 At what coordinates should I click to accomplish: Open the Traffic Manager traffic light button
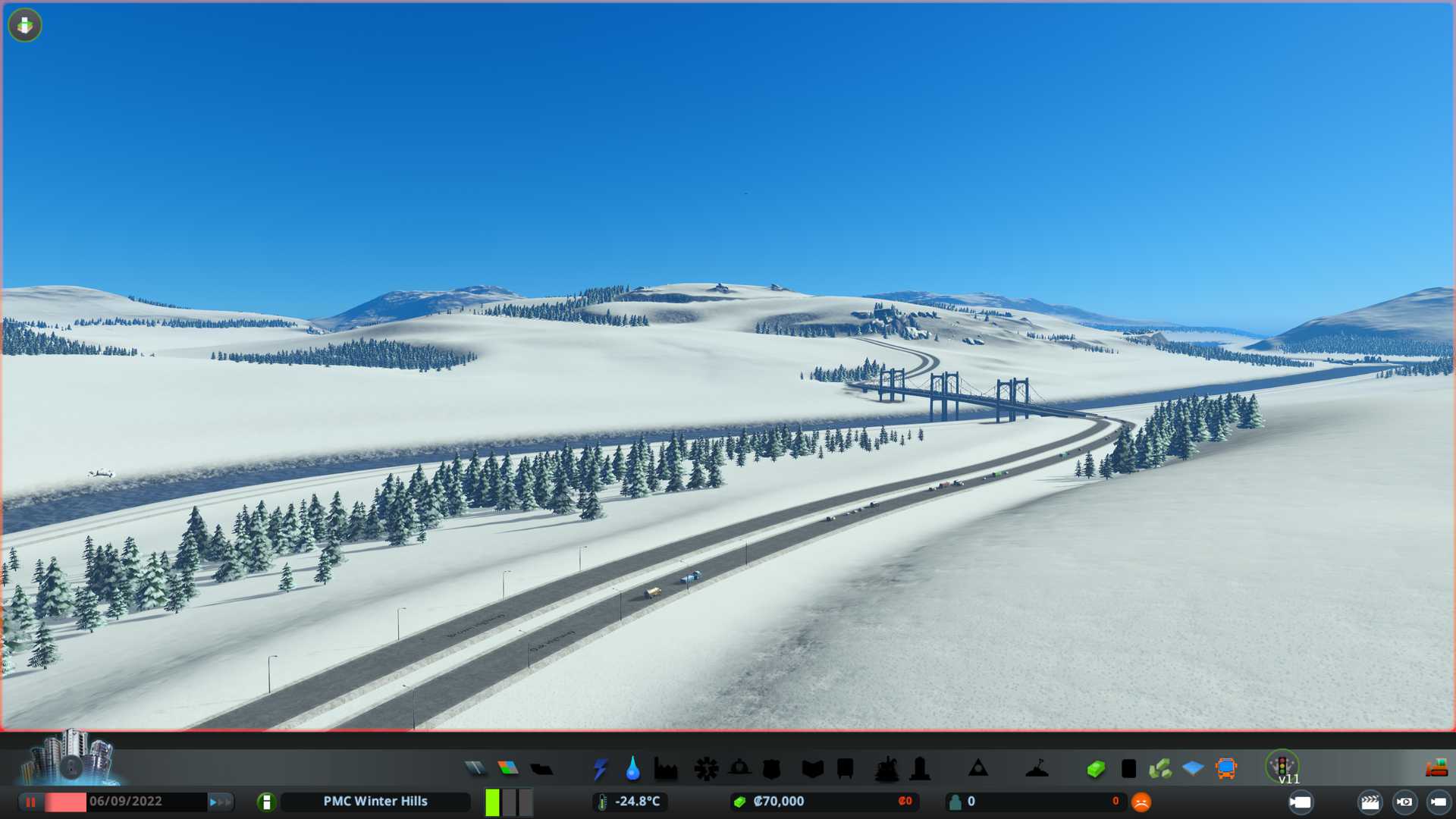point(1282,767)
